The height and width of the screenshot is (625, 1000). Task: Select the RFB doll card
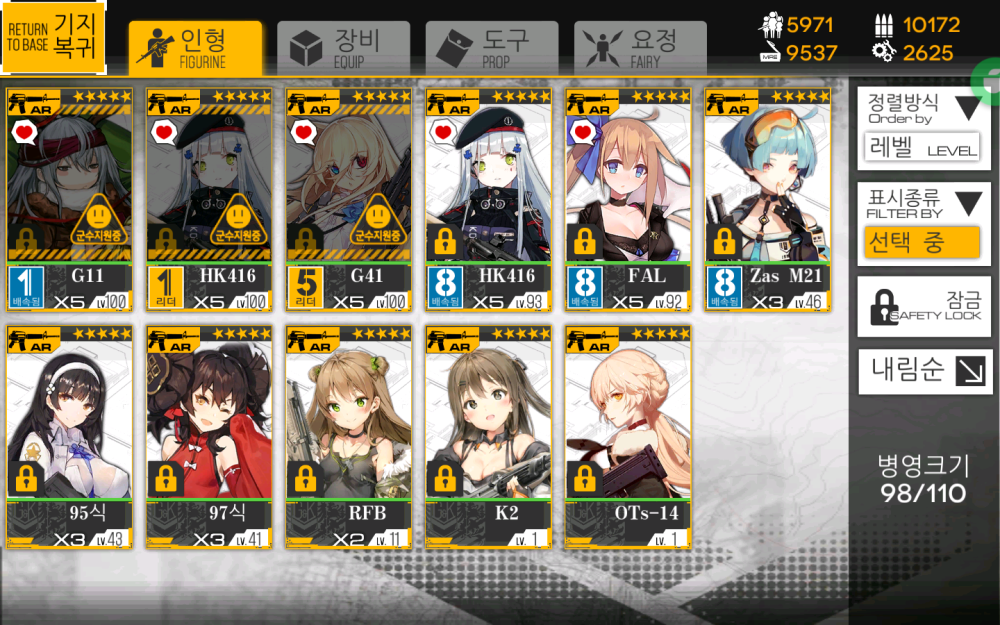click(x=349, y=437)
